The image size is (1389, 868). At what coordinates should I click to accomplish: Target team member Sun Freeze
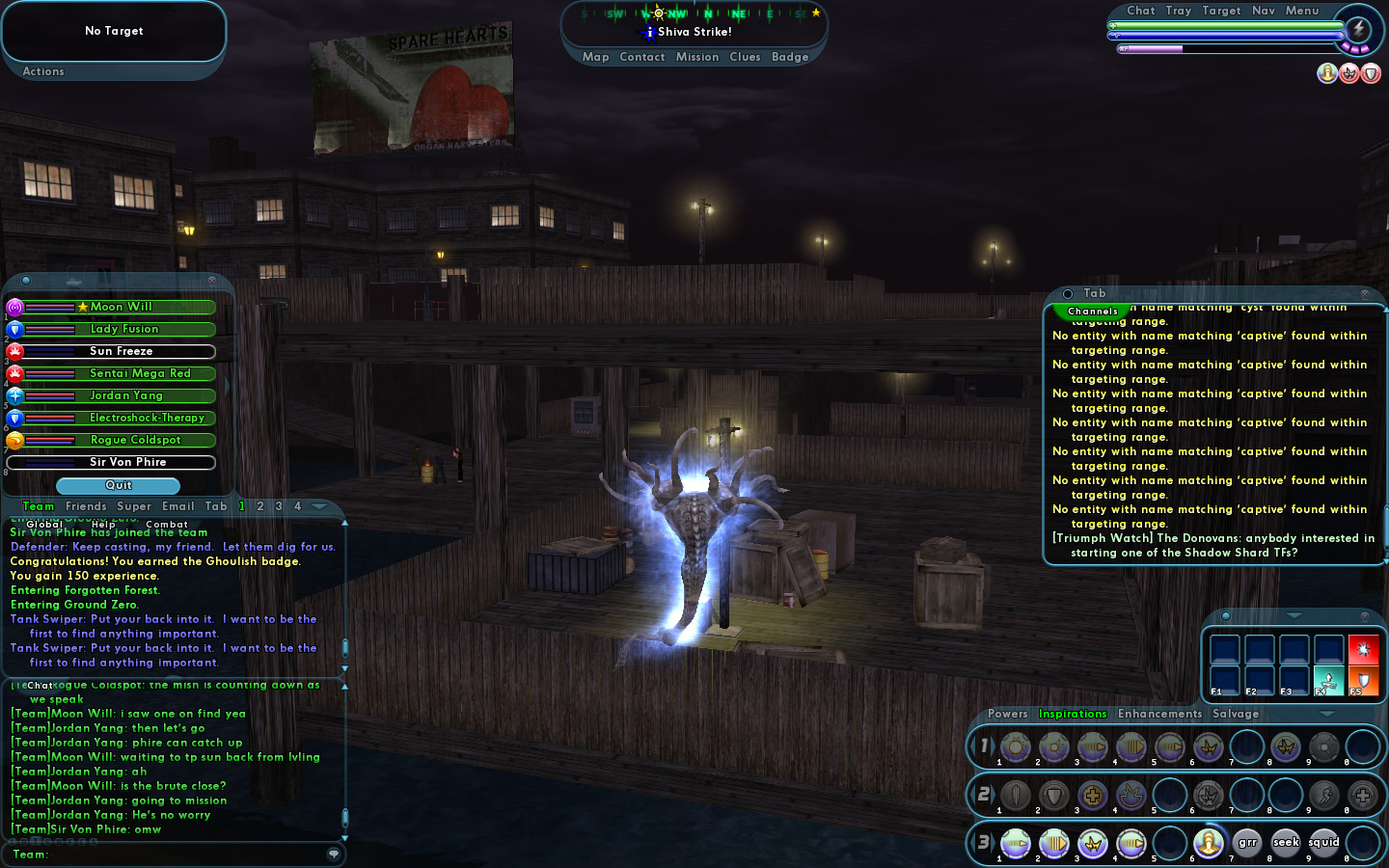point(121,351)
